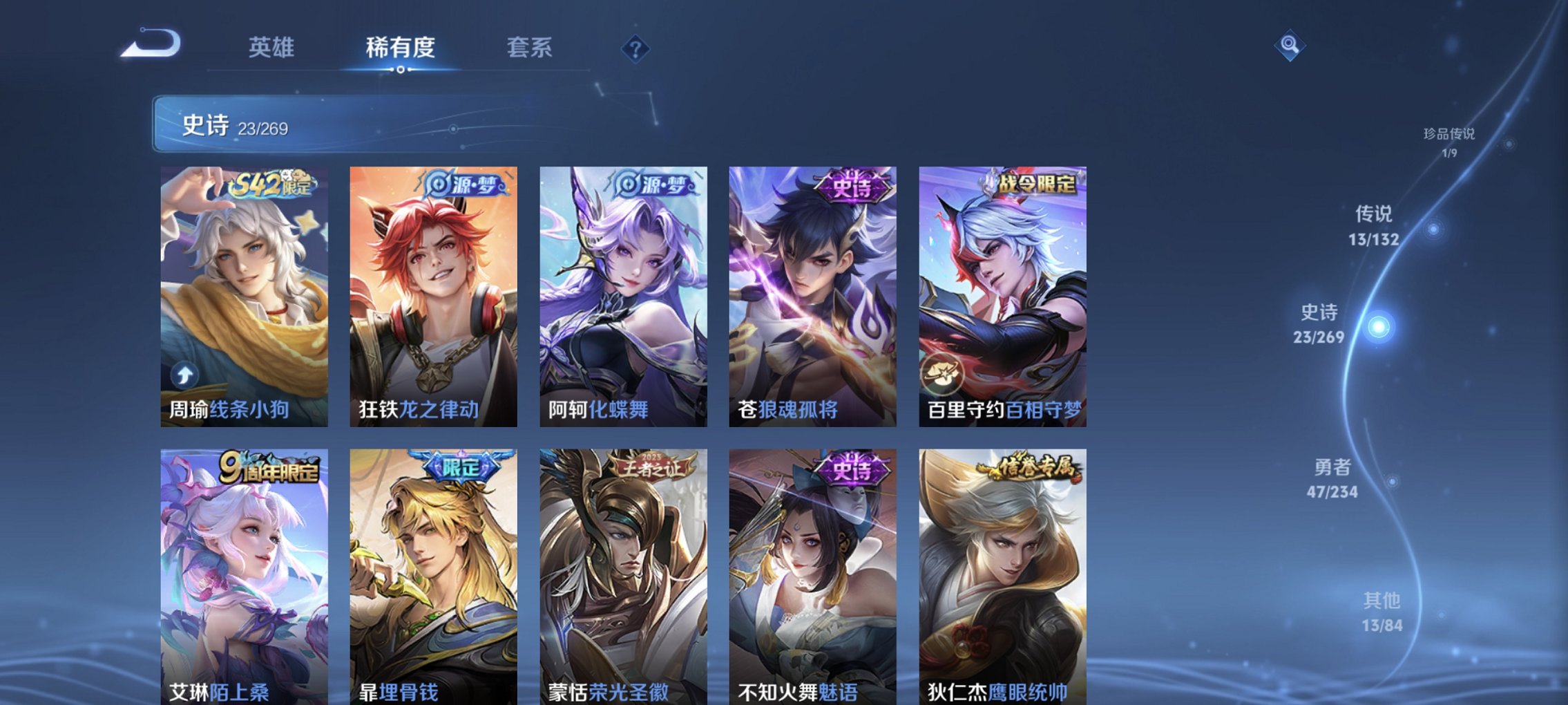1568x705 pixels.
Task: Open the help question mark icon
Action: coord(635,49)
